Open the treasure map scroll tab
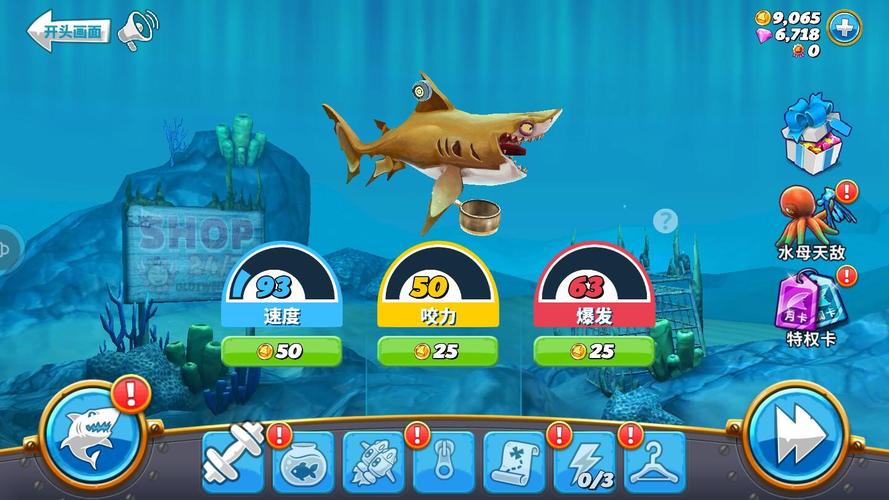The width and height of the screenshot is (889, 500). coord(514,462)
